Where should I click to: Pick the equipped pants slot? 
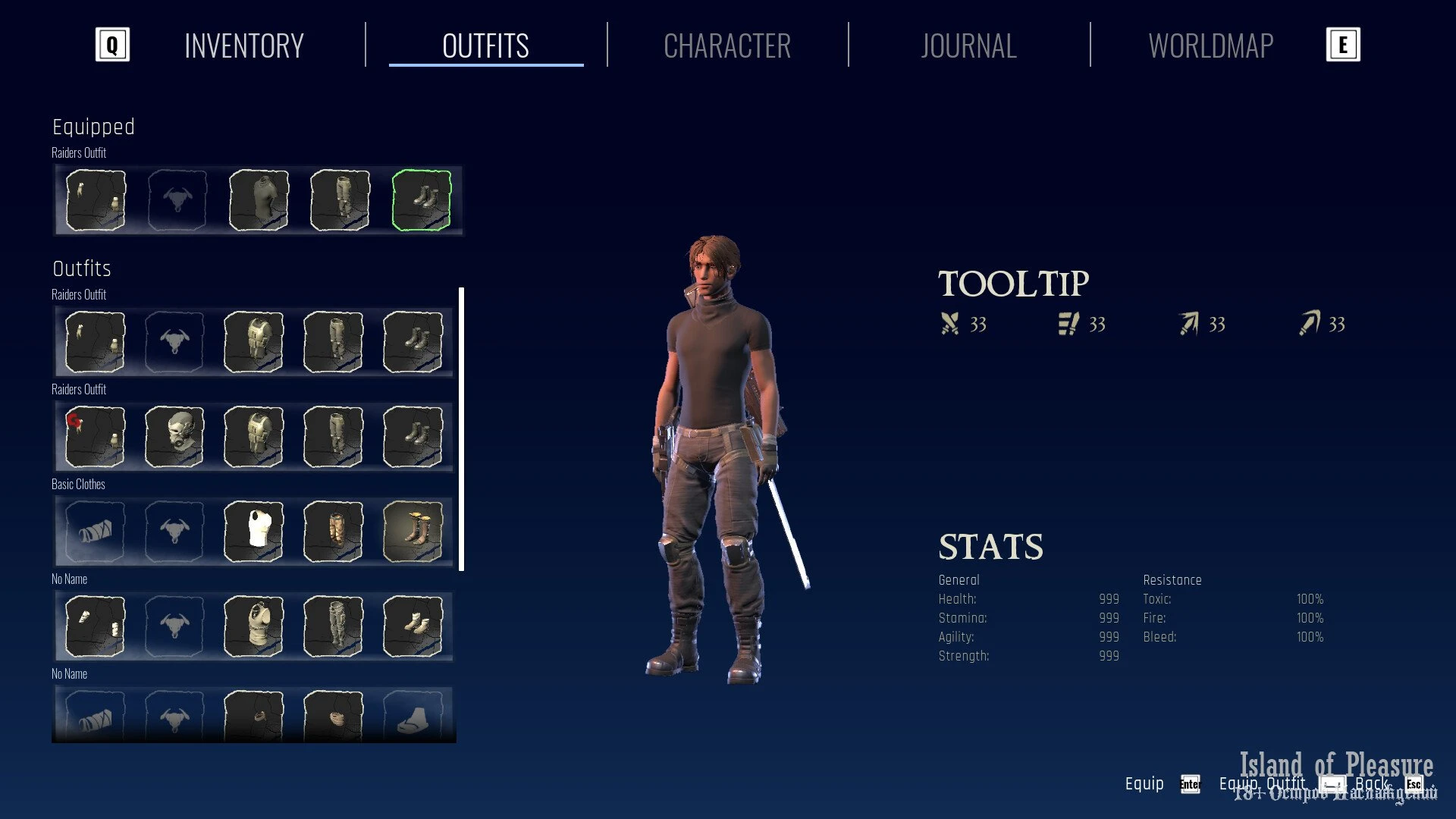(340, 200)
